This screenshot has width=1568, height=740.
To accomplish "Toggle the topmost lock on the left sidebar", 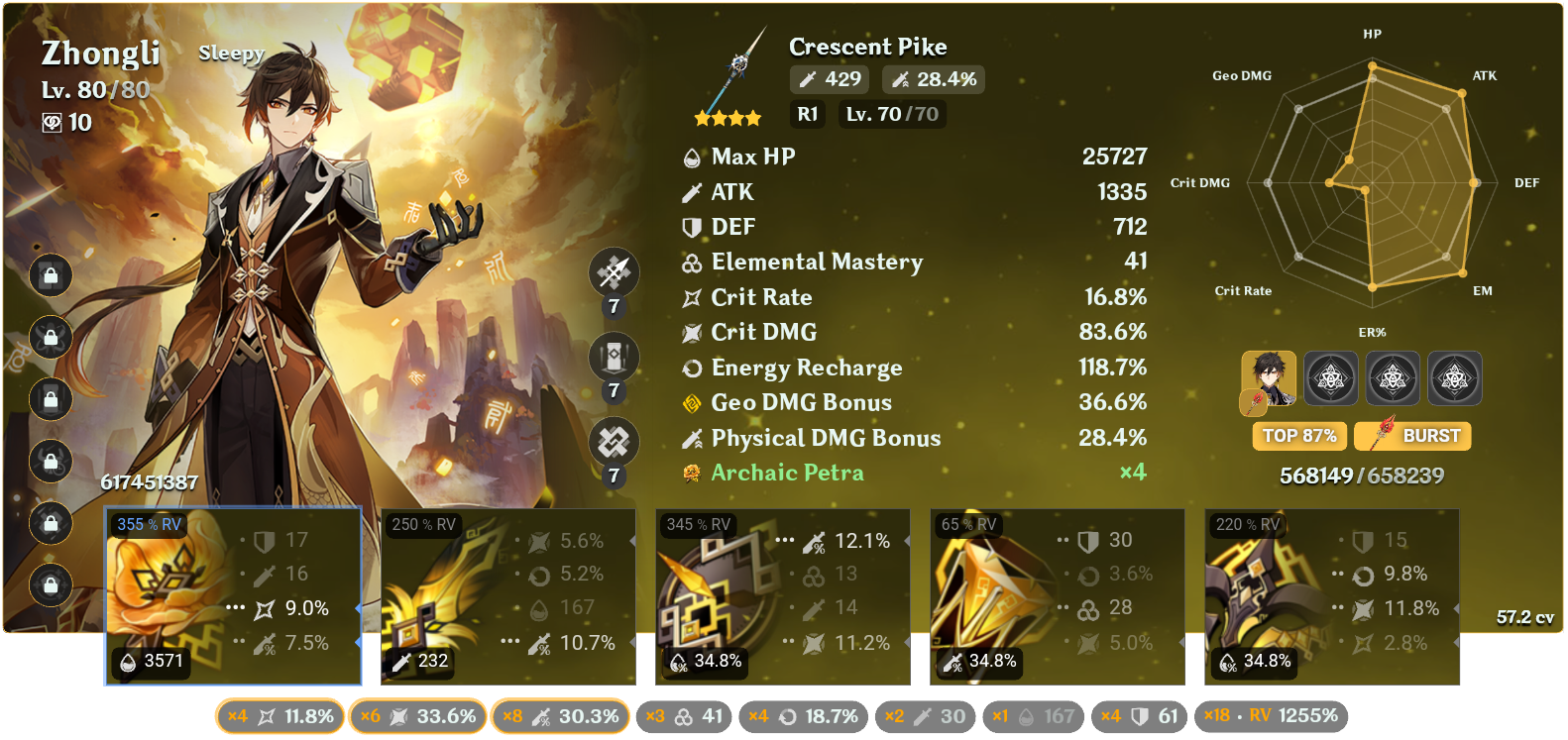I will pyautogui.click(x=50, y=276).
